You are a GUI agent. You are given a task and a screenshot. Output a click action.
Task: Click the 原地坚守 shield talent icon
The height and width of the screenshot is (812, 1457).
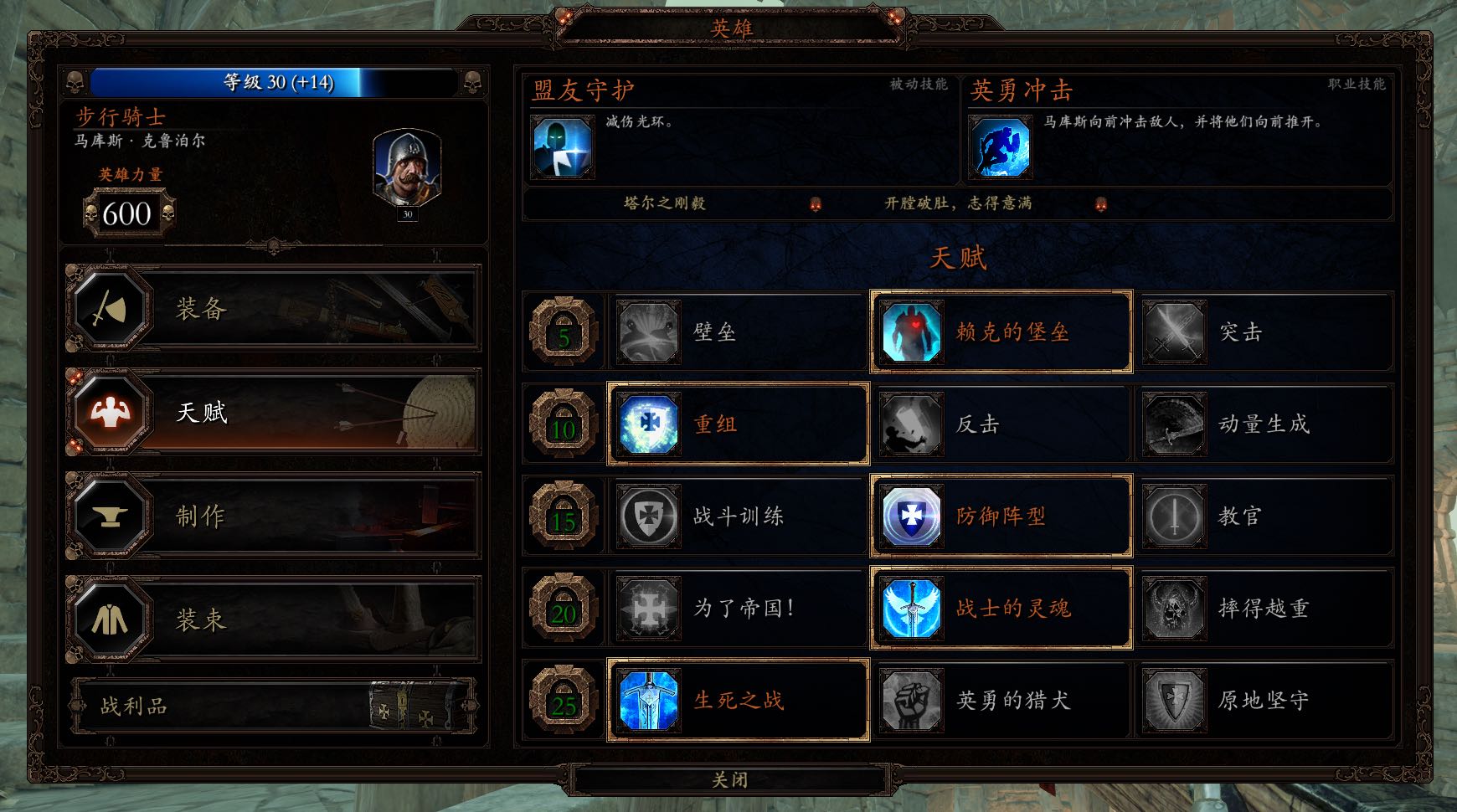(1173, 700)
